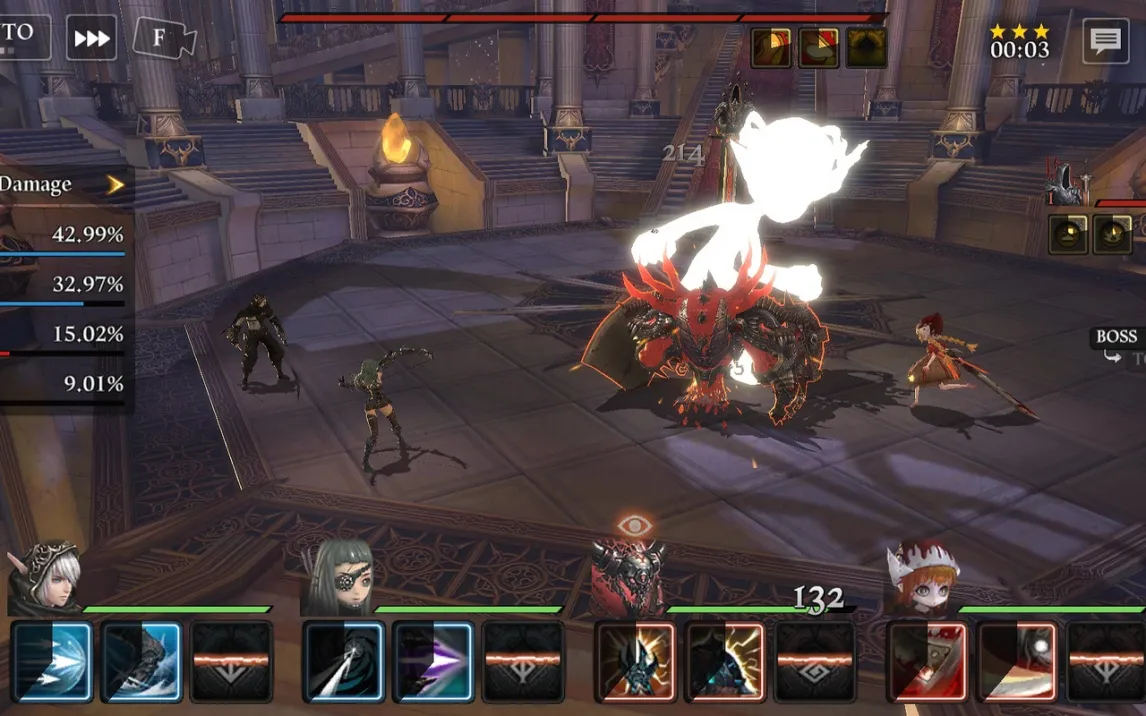Viewport: 1146px width, 716px height.
Task: Select the orange-haired girl in white hat portrait
Action: (920, 578)
